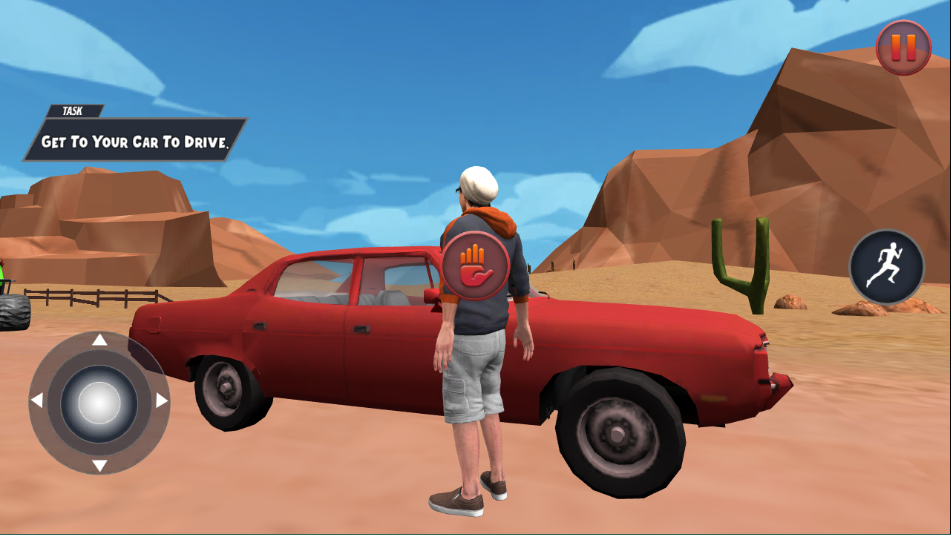
Task: Click the joystick's center knob
Action: click(x=99, y=402)
